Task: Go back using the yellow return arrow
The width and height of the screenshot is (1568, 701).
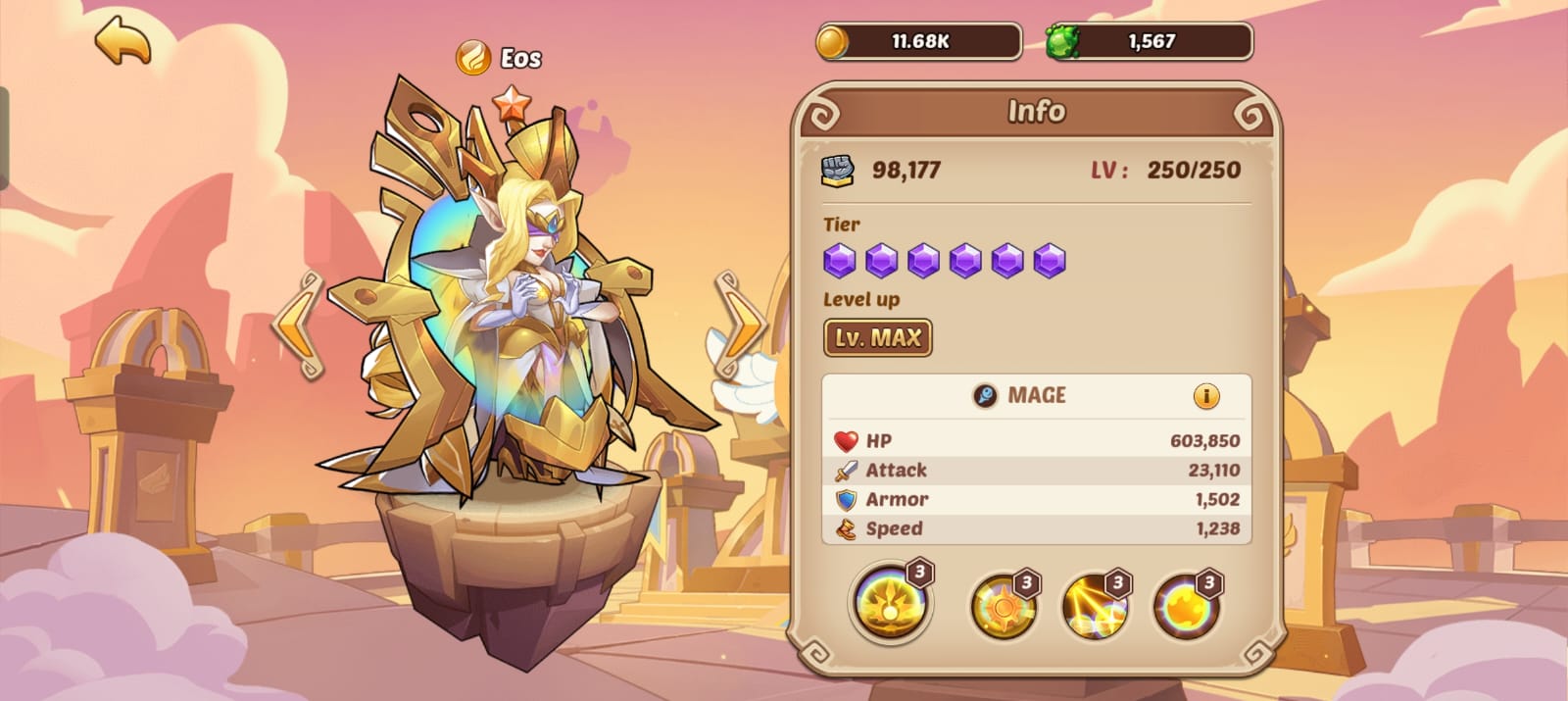Action: pyautogui.click(x=123, y=41)
